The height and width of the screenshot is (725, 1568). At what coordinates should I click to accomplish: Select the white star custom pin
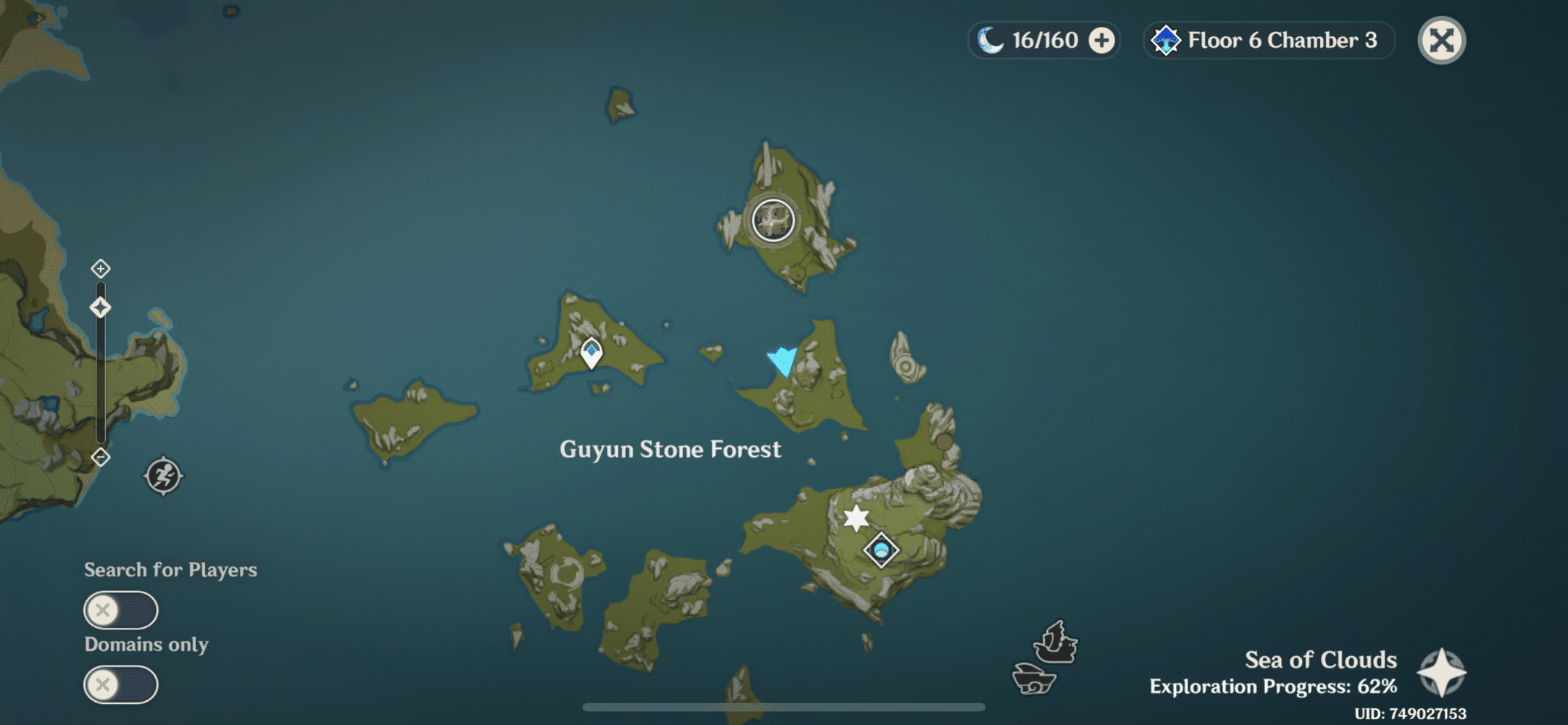pyautogui.click(x=856, y=516)
